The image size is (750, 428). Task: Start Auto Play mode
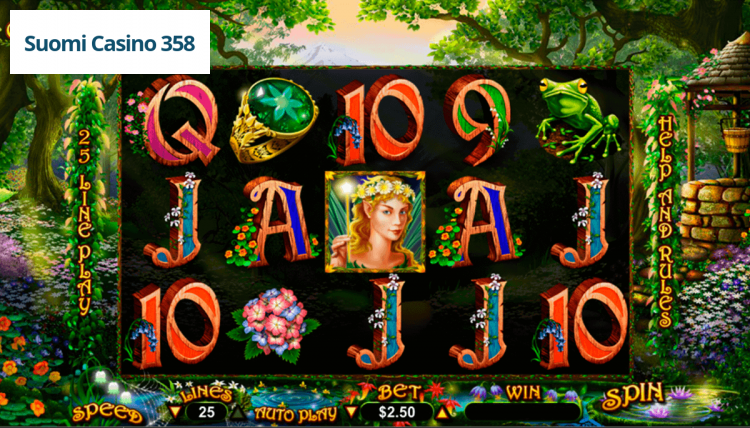pos(293,412)
